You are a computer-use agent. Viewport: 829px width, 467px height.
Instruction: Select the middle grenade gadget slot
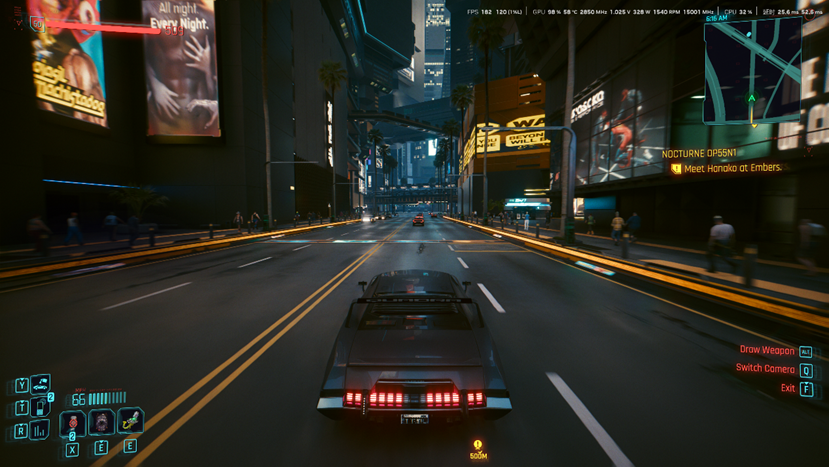point(101,422)
